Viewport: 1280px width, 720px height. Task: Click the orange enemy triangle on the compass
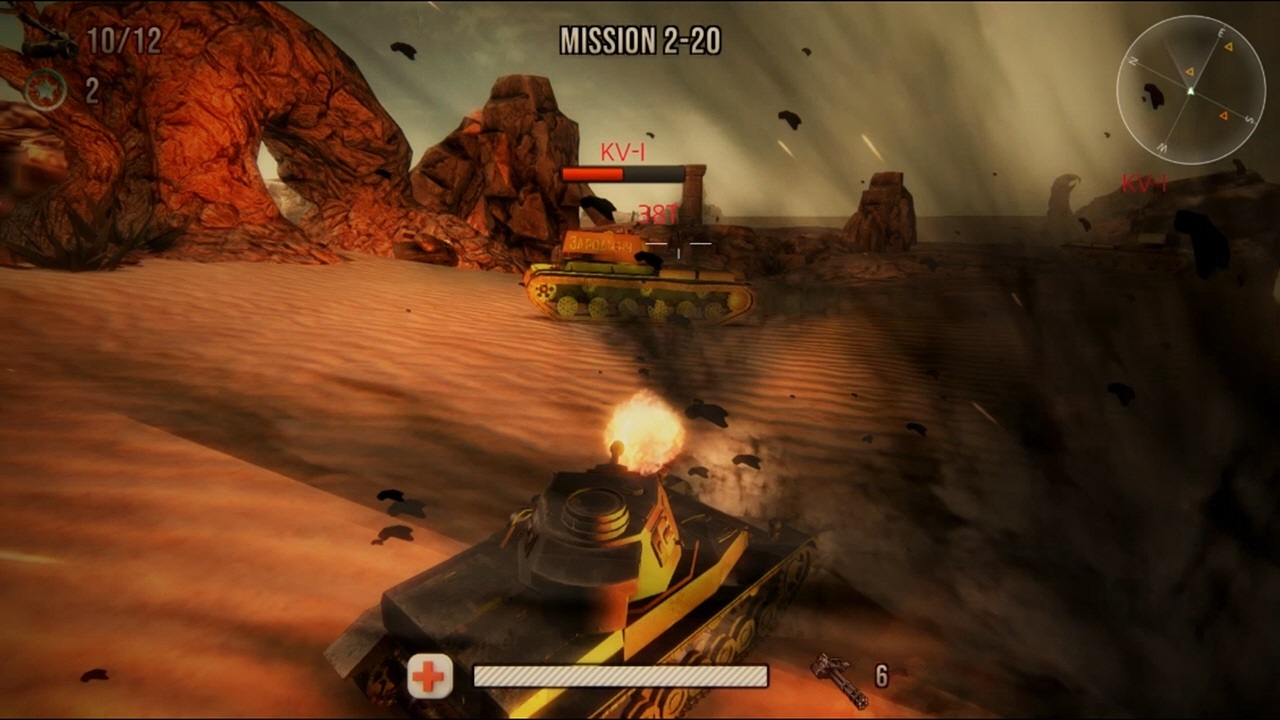[x=1224, y=116]
